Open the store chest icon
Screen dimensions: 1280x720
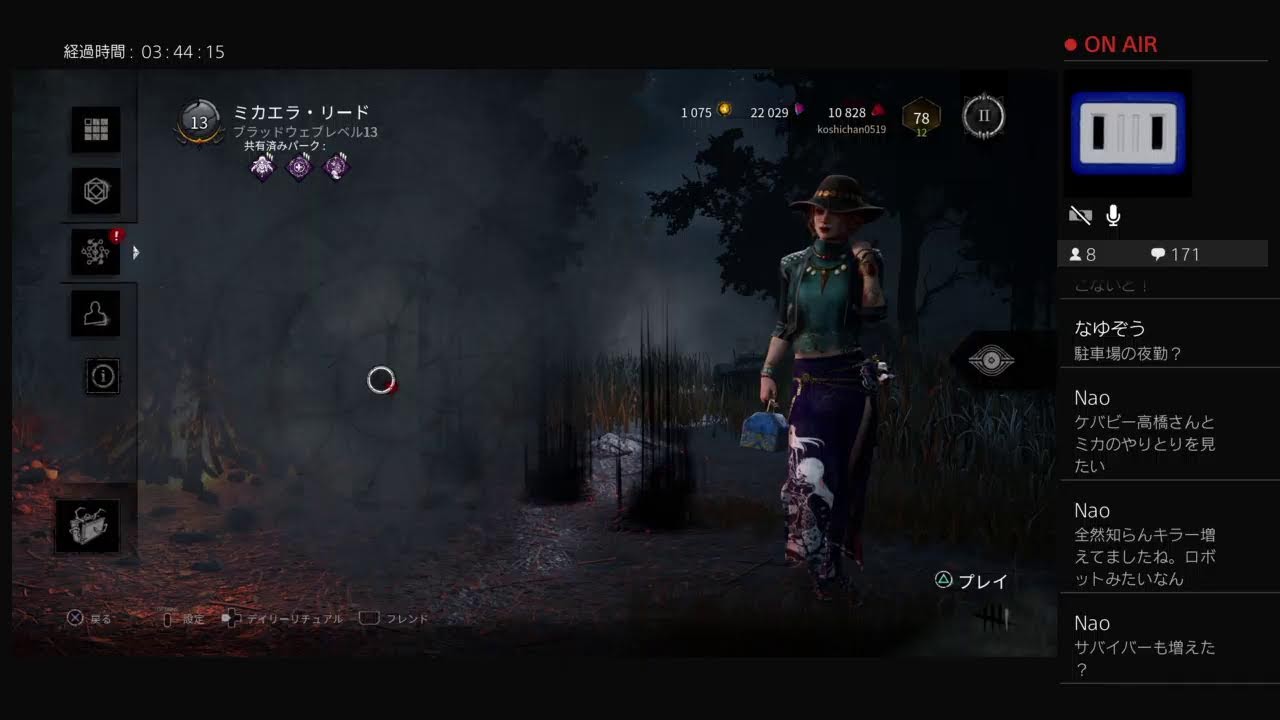tap(87, 526)
